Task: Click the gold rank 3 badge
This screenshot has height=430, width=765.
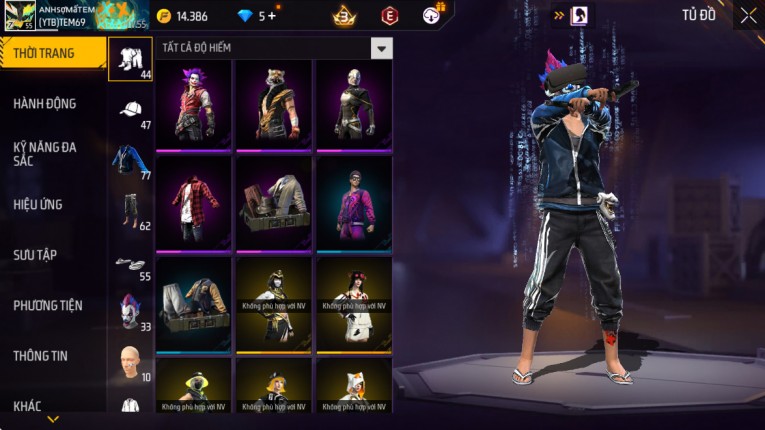Action: [x=344, y=16]
